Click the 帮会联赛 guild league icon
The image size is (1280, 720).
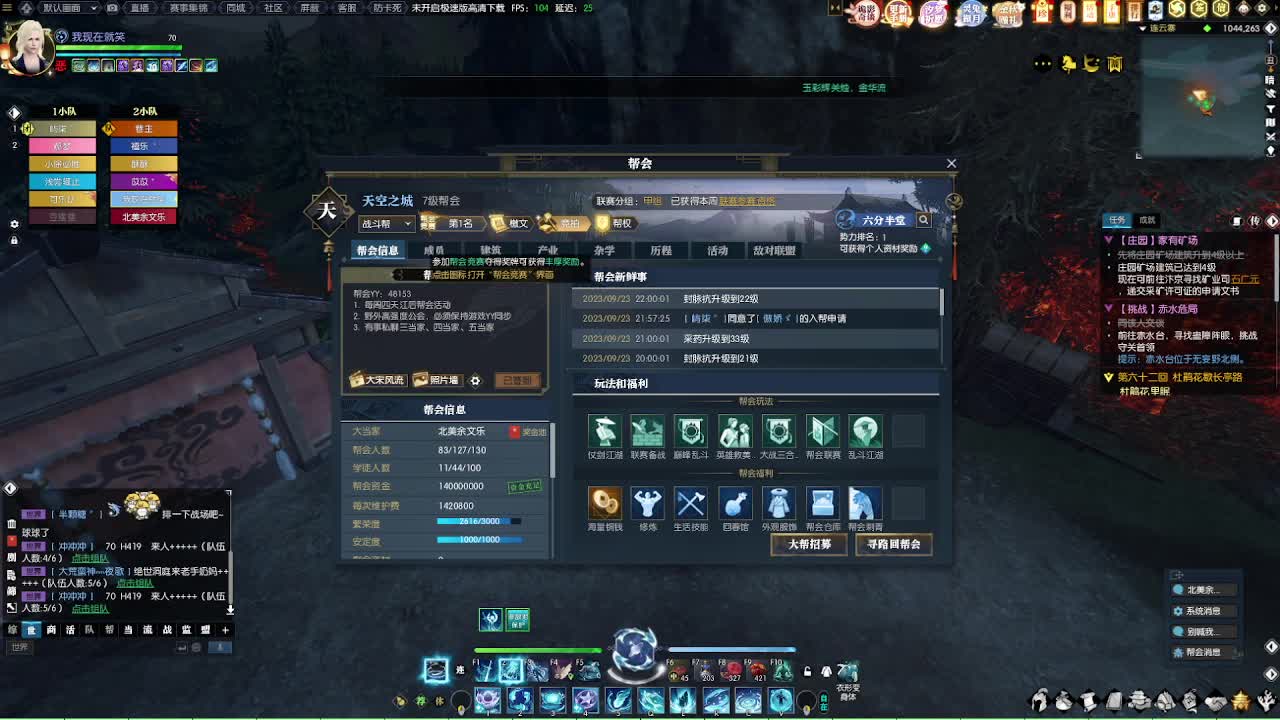[x=822, y=432]
